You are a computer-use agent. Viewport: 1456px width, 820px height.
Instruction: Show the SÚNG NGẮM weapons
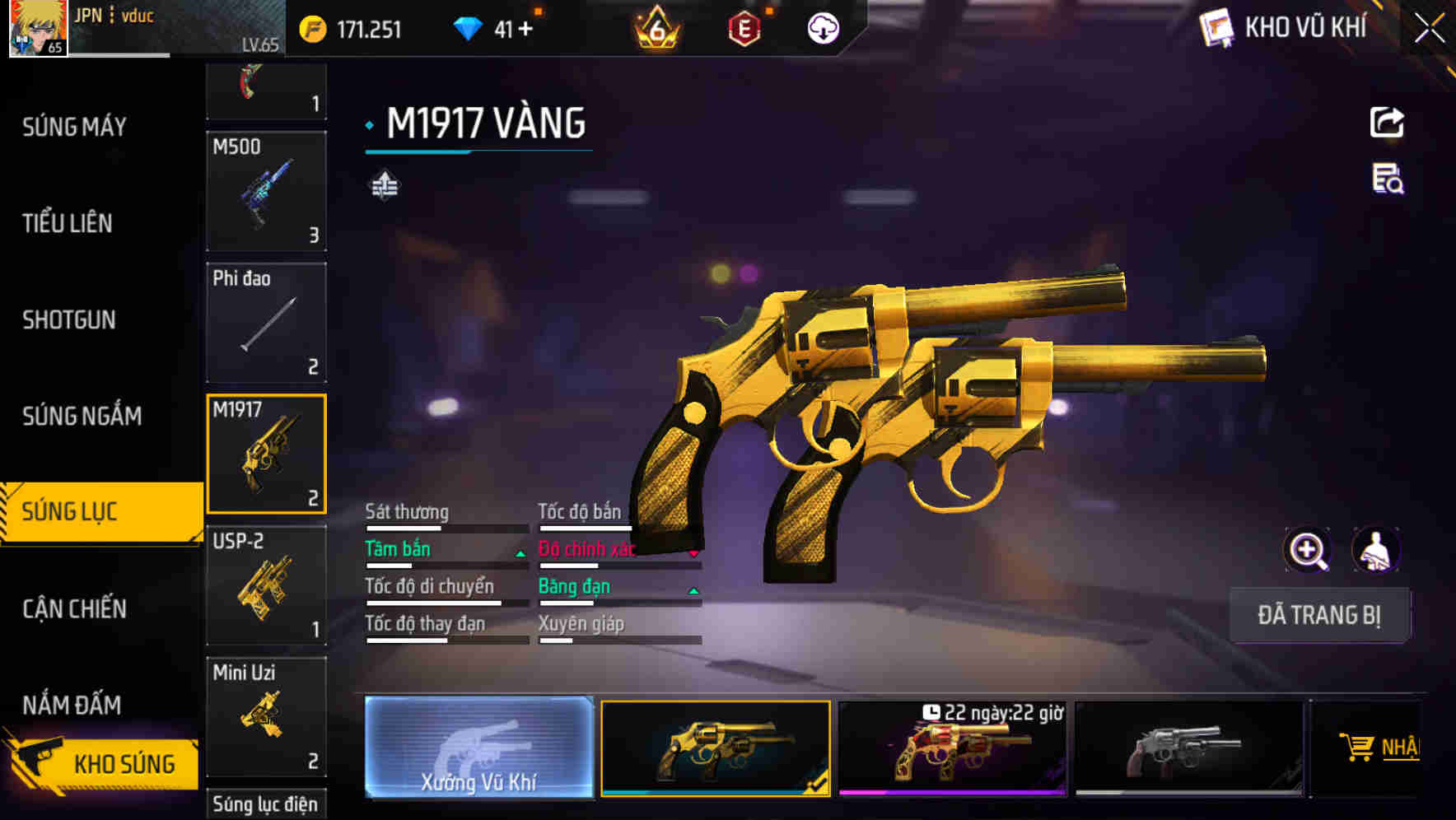click(x=82, y=416)
